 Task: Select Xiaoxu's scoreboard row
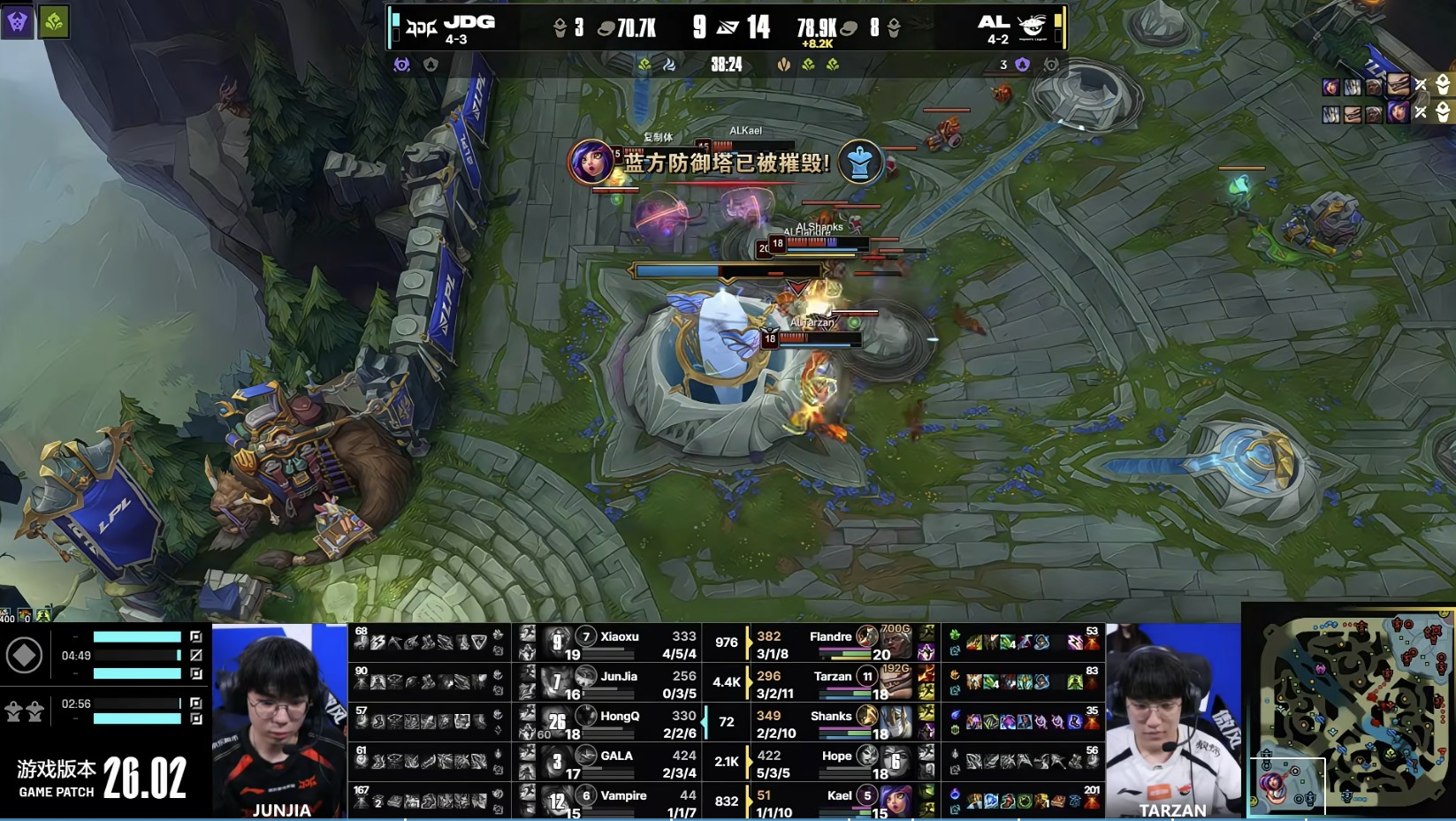pos(619,643)
